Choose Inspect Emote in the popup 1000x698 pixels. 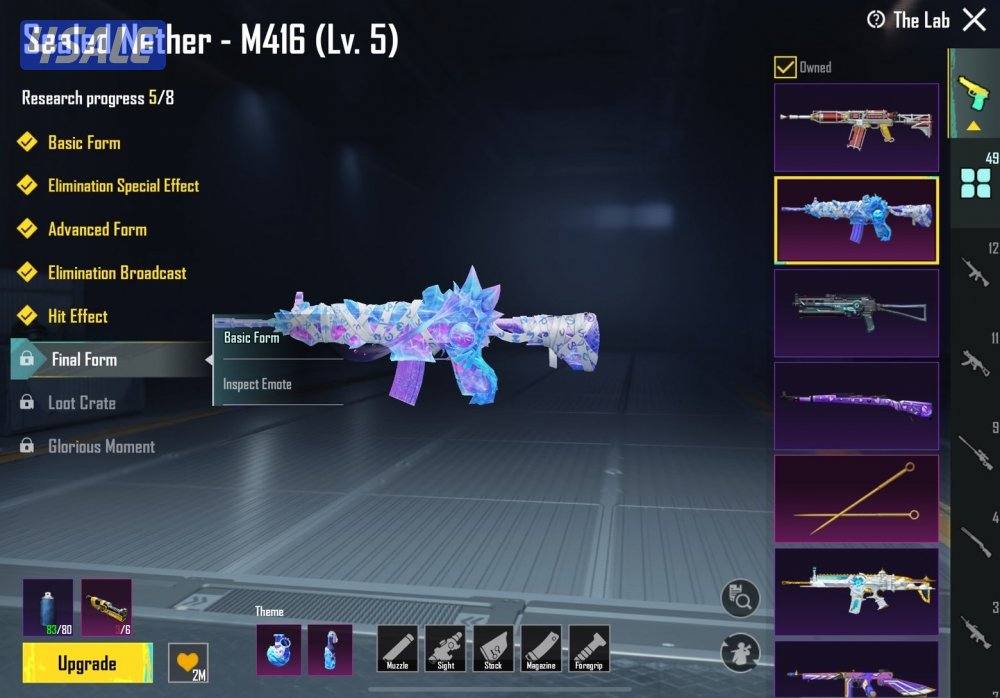pyautogui.click(x=258, y=384)
